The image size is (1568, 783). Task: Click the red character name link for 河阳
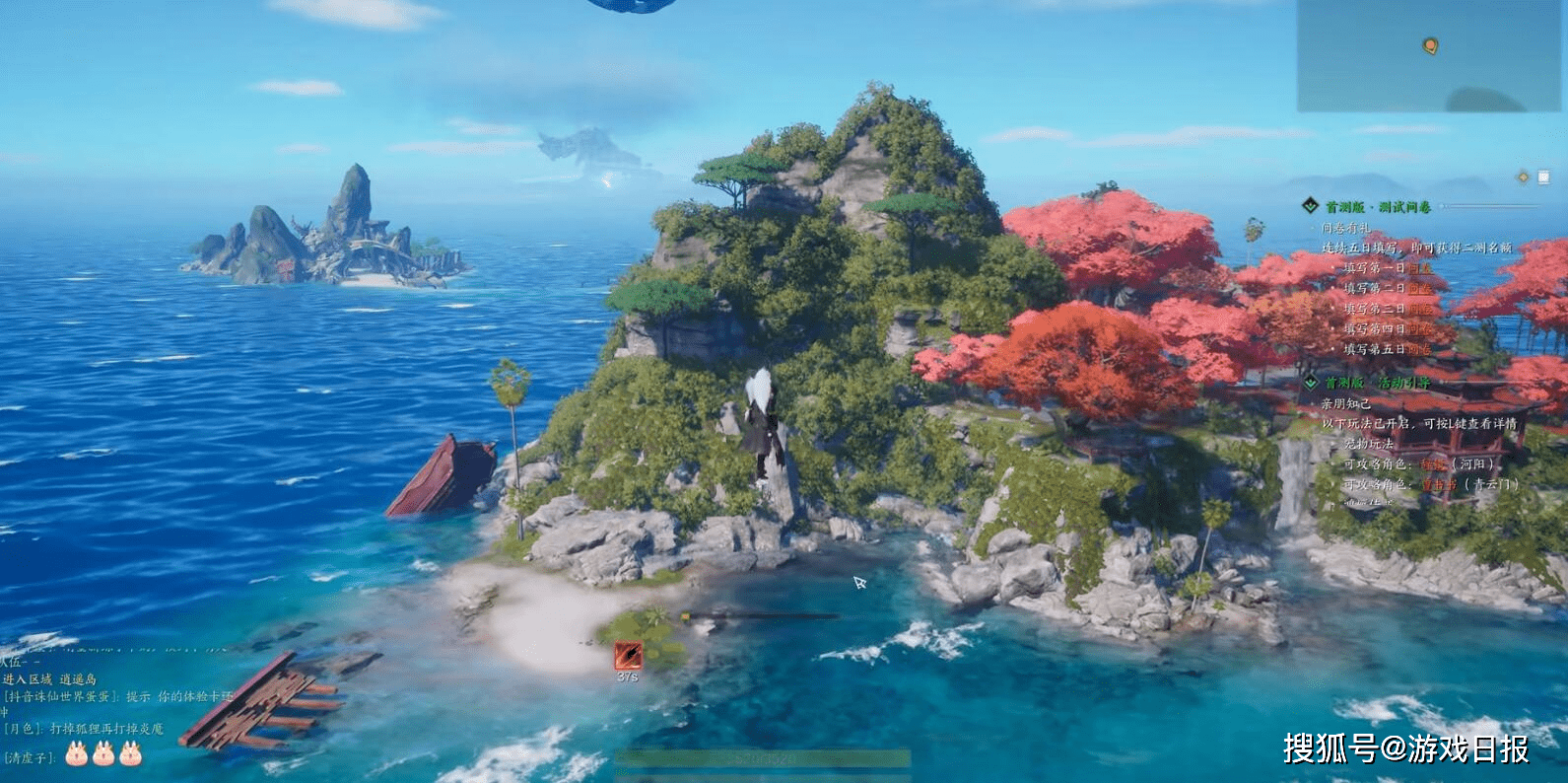[x=1434, y=463]
